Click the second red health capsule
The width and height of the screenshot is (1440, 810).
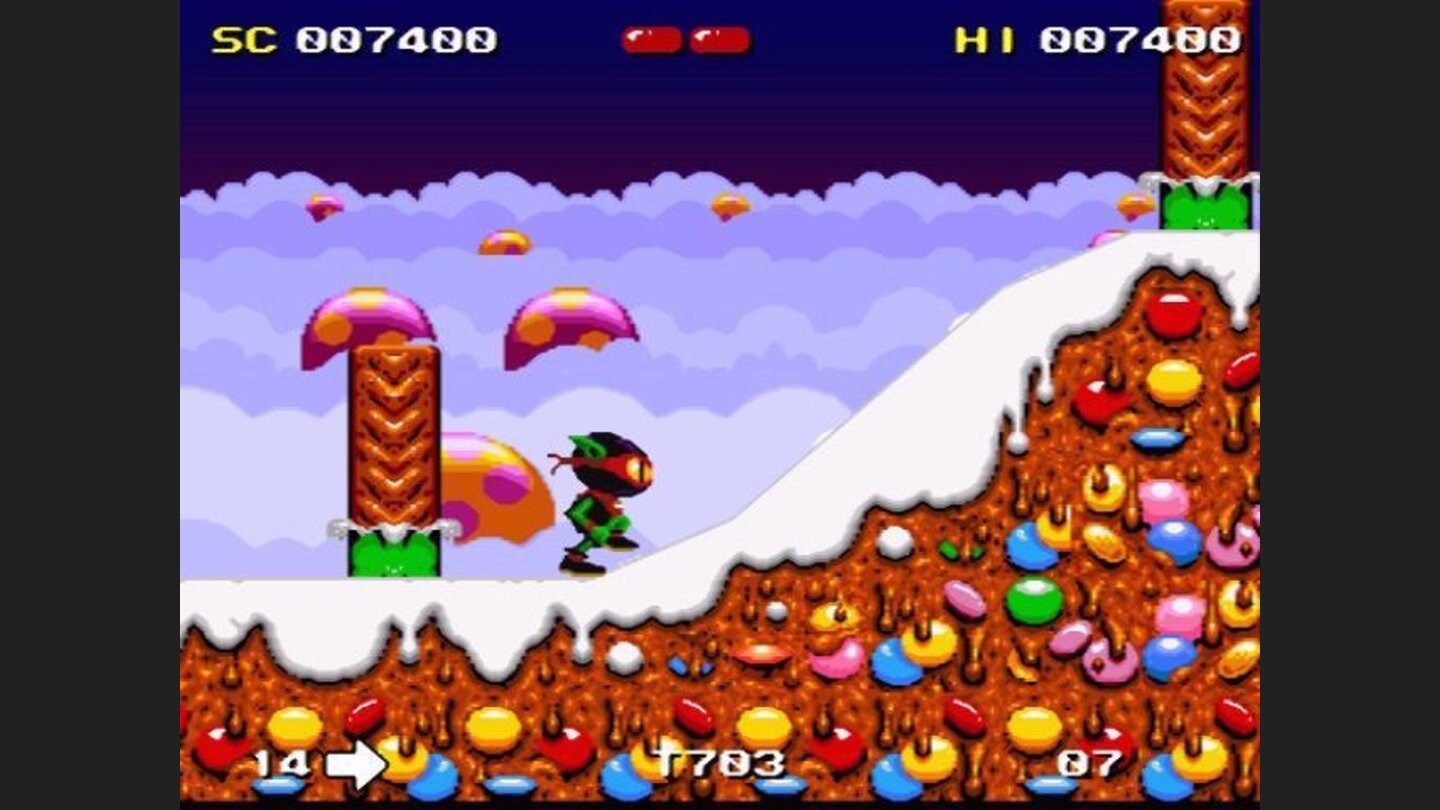tap(719, 37)
